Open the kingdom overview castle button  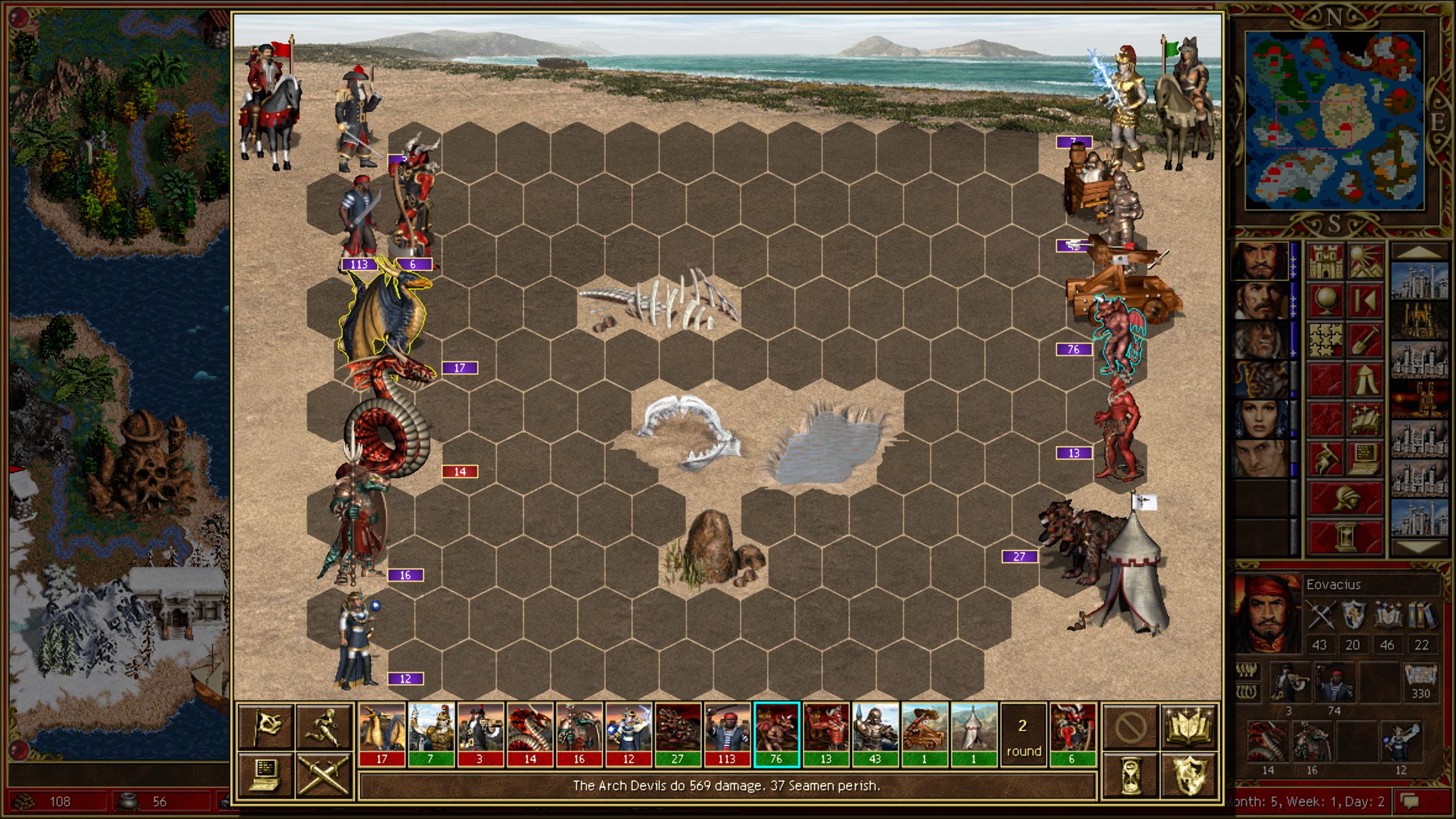[1326, 262]
